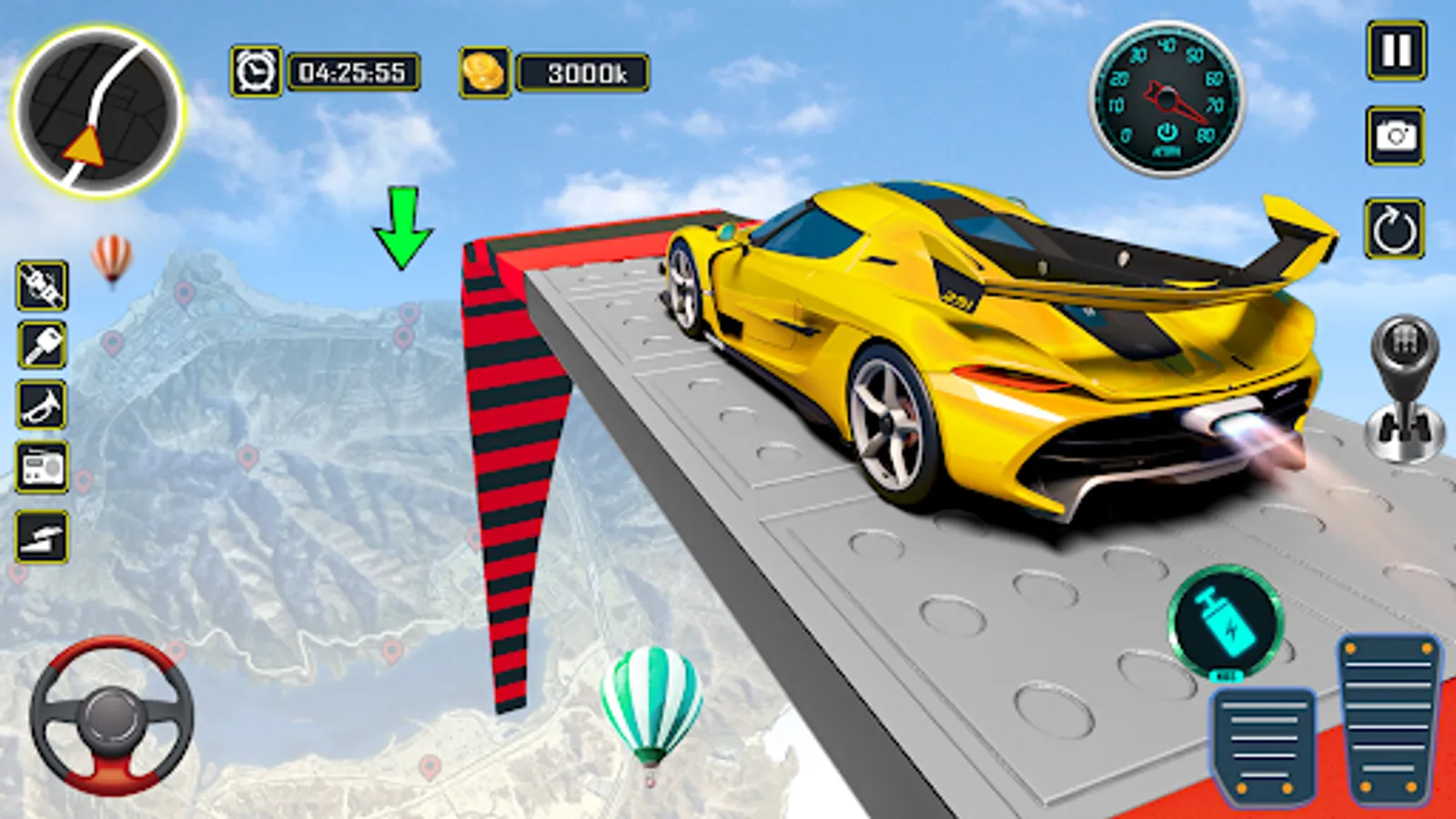Turn on the radio

click(x=42, y=468)
